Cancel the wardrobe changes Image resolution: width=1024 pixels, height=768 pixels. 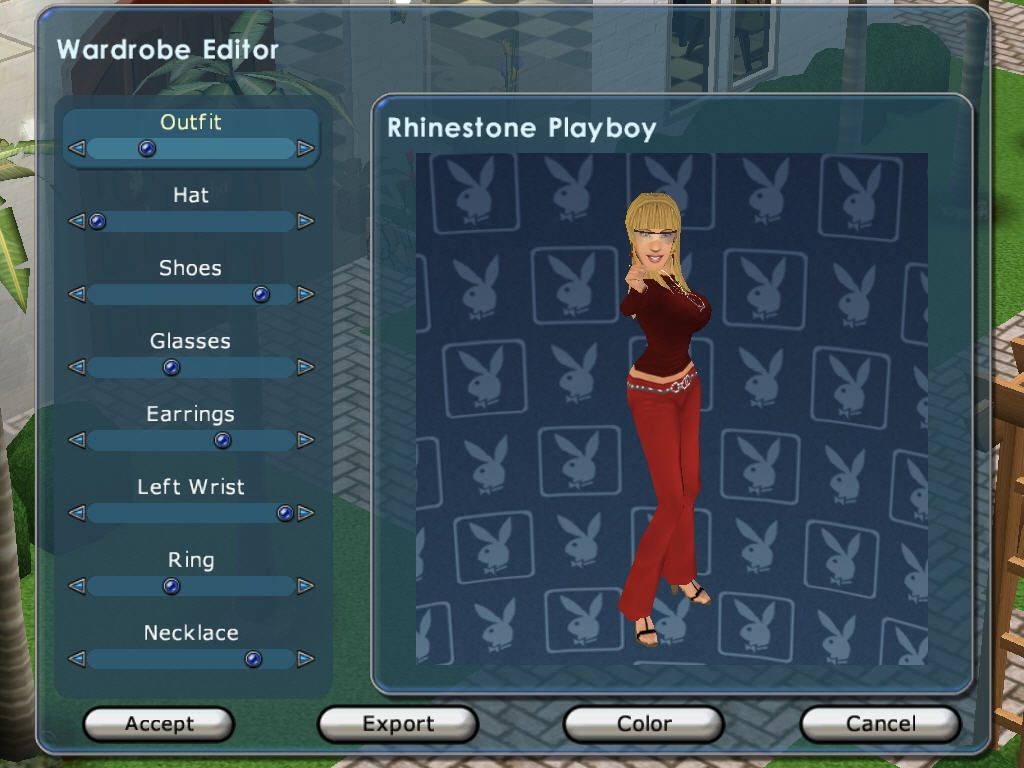[880, 724]
